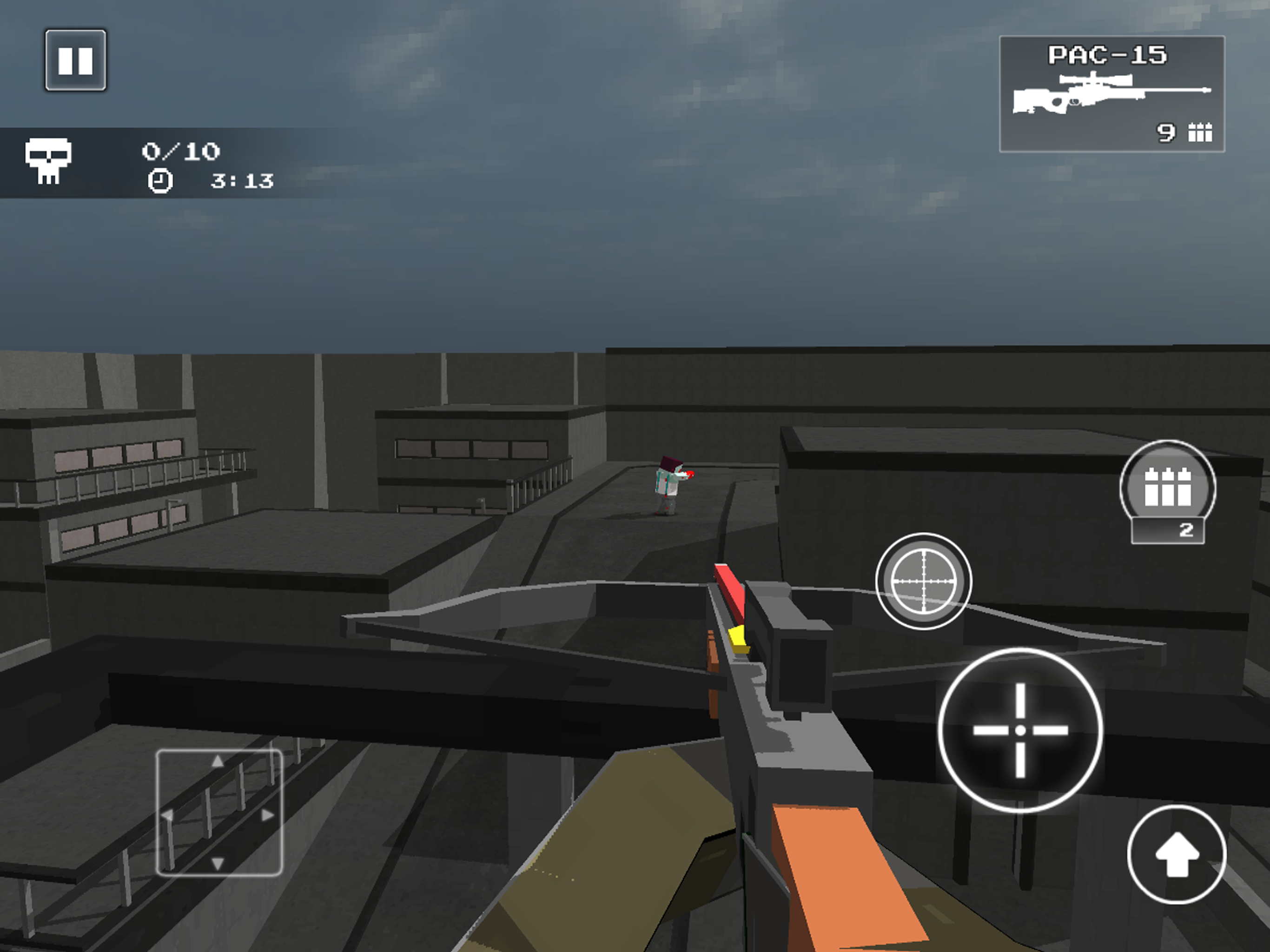Screen dimensions: 1270x952
Task: Tap the up arrow on movement pad
Action: point(218,760)
